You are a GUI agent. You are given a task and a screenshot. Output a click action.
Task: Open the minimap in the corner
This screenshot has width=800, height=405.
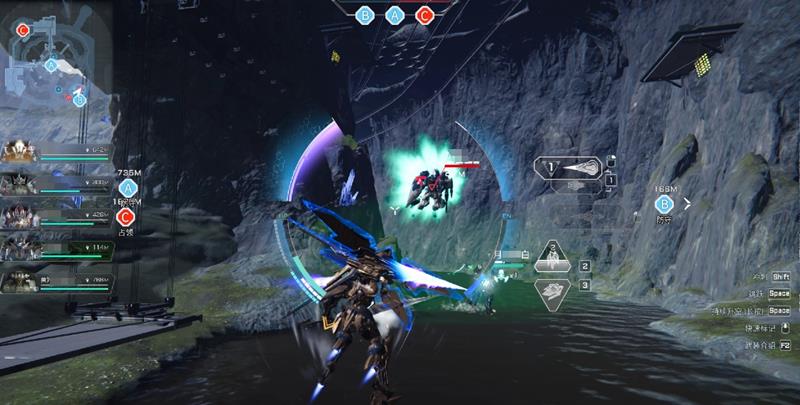(55, 65)
